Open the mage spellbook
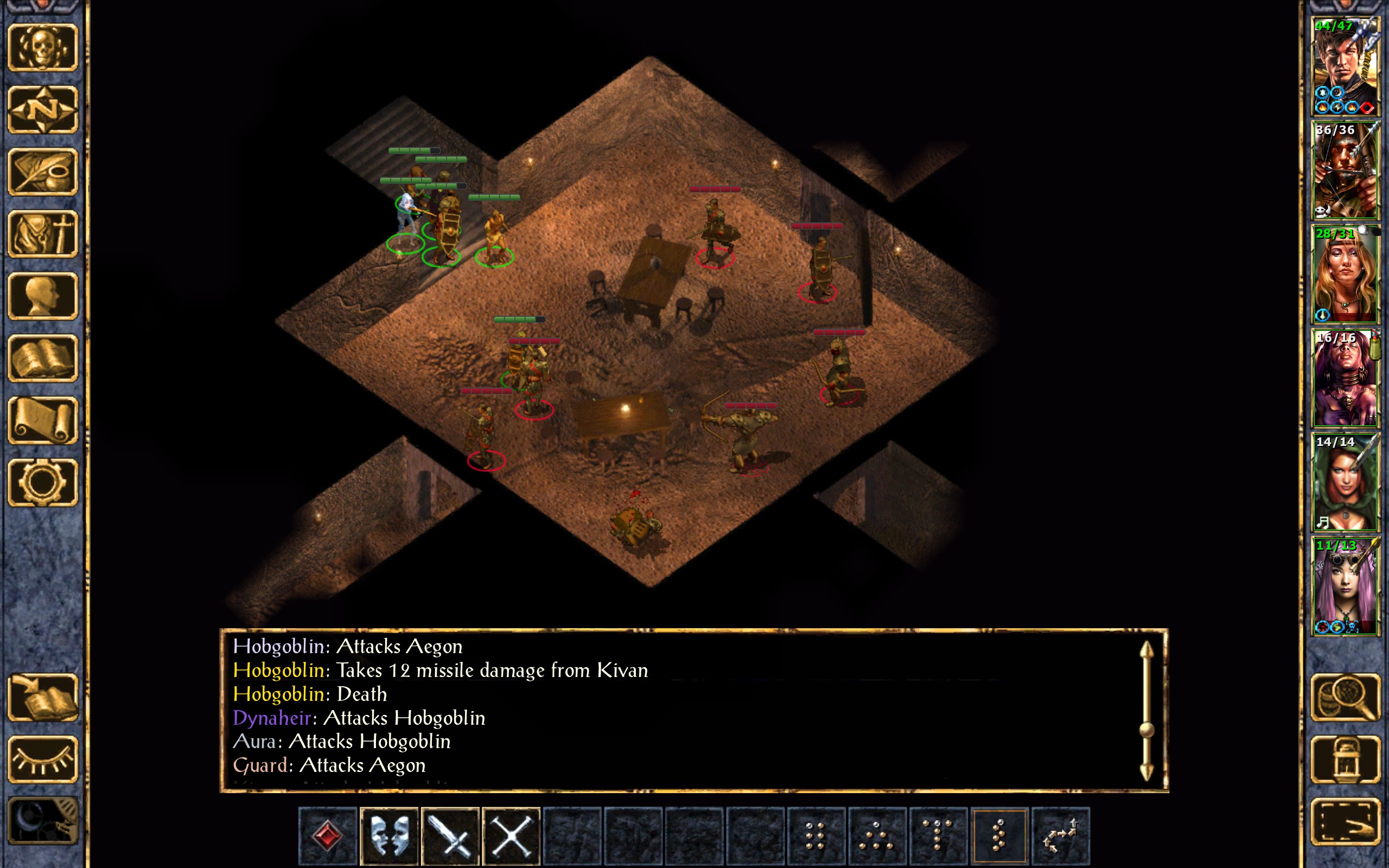The width and height of the screenshot is (1389, 868). (43, 358)
